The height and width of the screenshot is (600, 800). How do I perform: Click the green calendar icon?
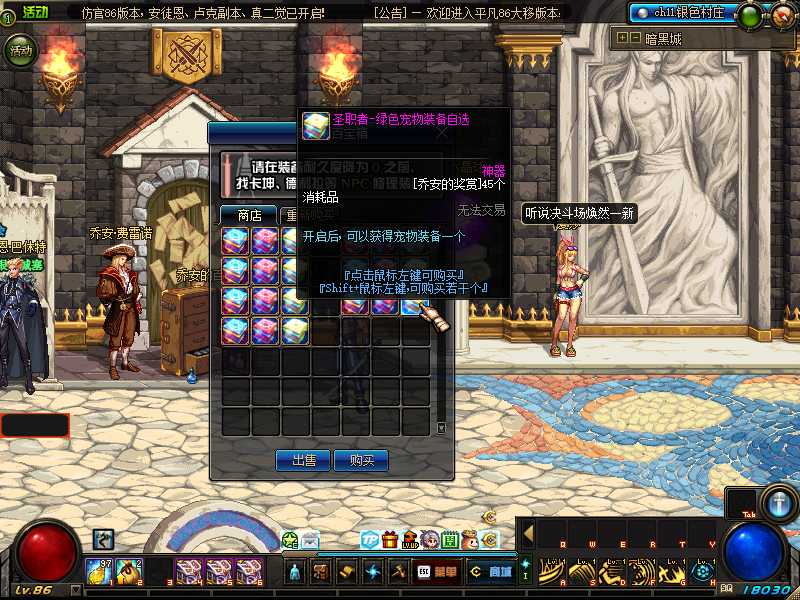450,540
